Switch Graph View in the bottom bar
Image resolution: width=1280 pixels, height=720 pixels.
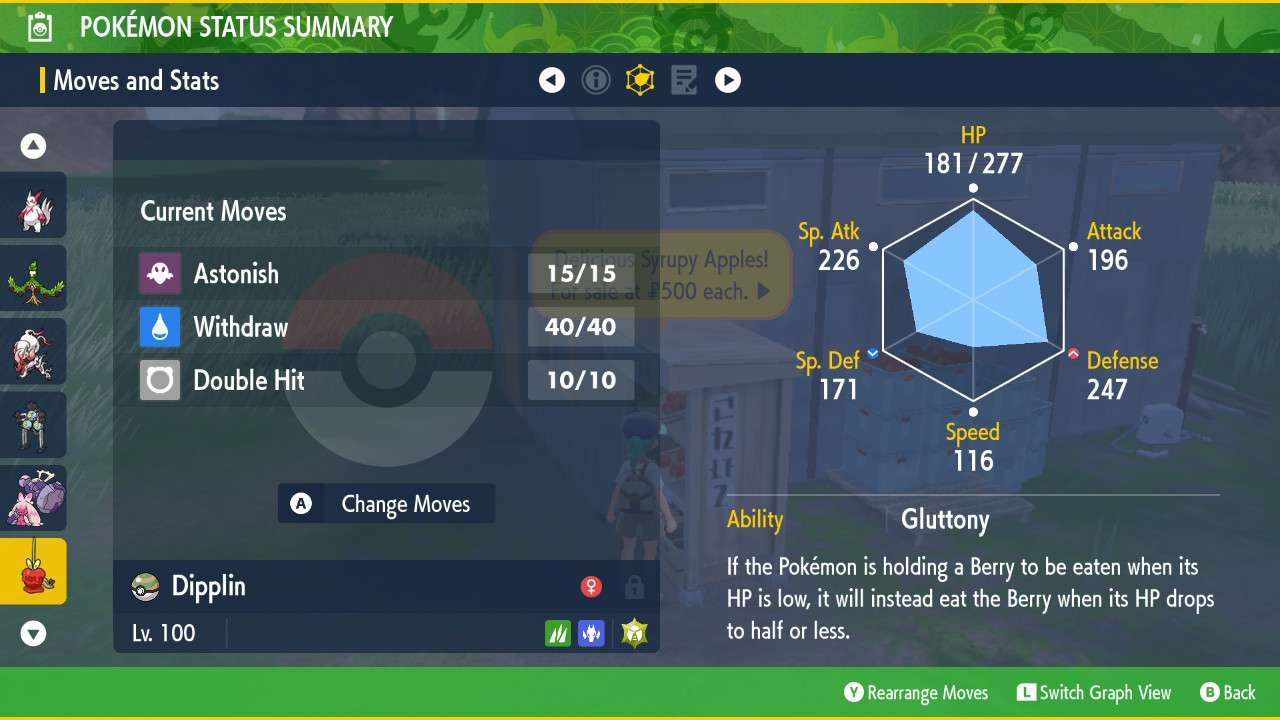click(1094, 693)
